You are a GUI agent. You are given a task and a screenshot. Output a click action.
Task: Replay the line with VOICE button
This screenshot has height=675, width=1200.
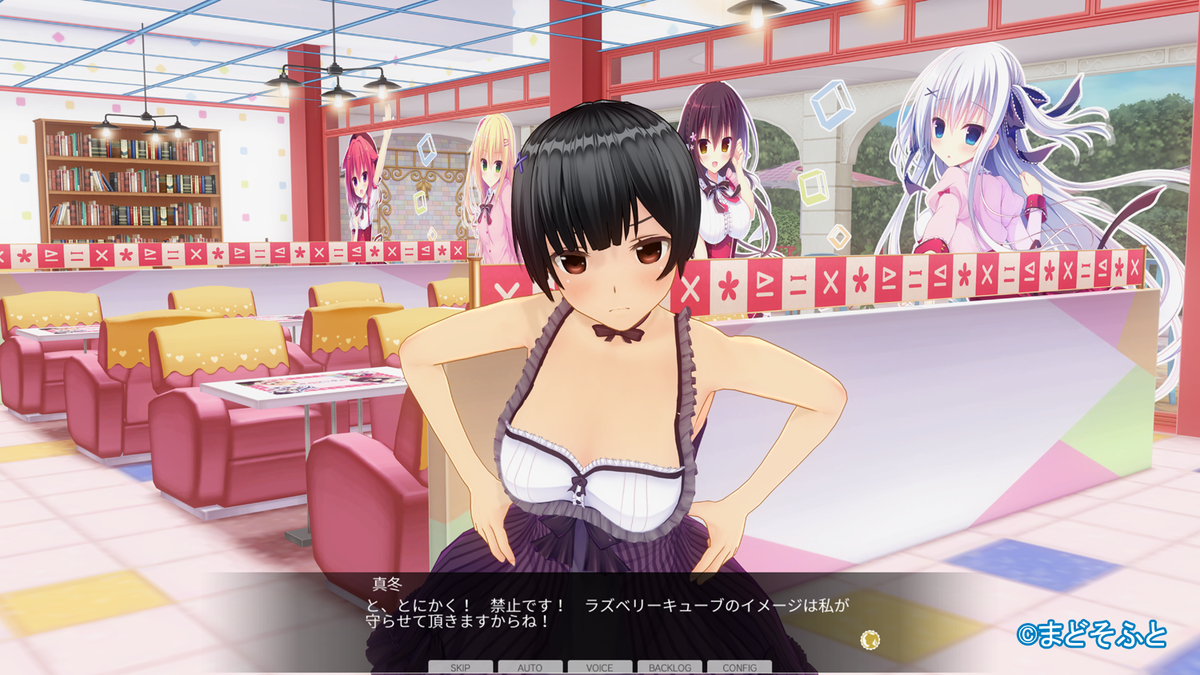[x=600, y=667]
